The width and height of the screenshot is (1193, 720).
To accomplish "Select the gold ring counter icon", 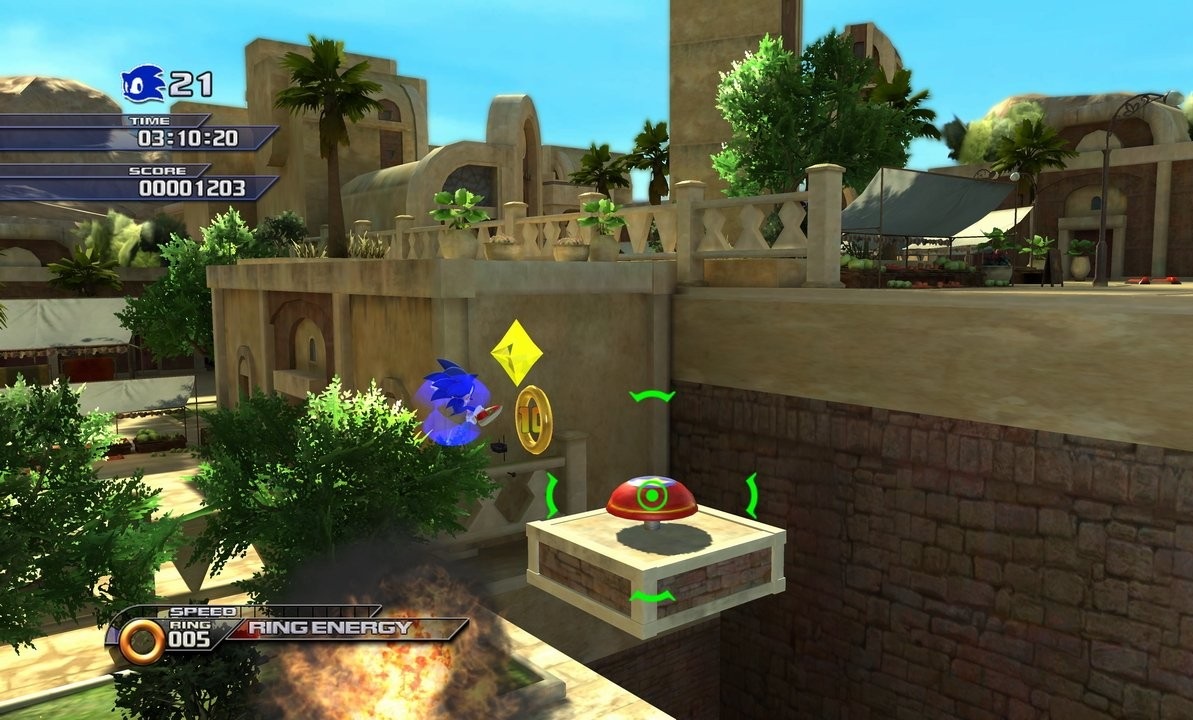I will [142, 641].
